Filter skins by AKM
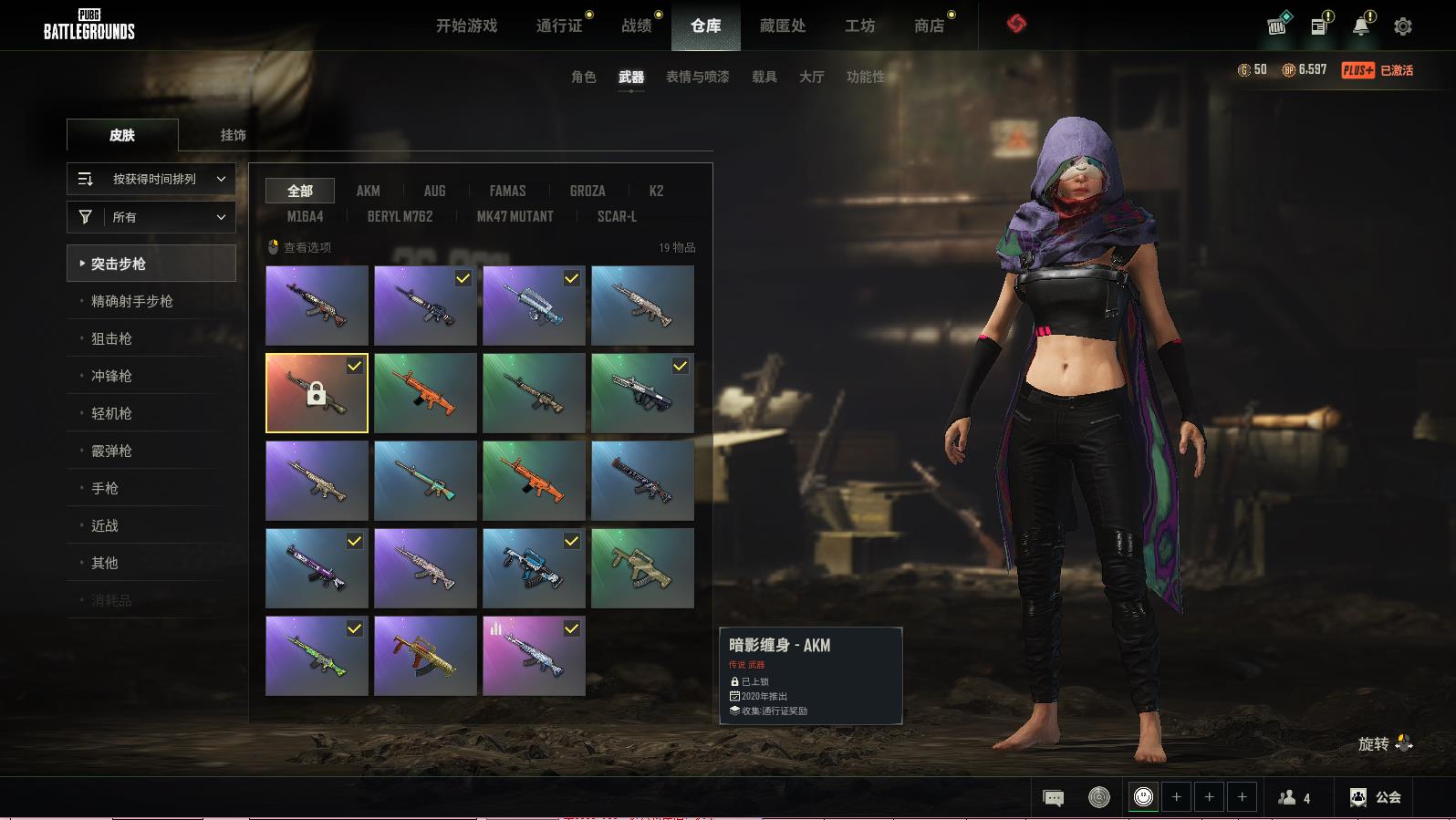This screenshot has width=1456, height=820. coord(368,191)
